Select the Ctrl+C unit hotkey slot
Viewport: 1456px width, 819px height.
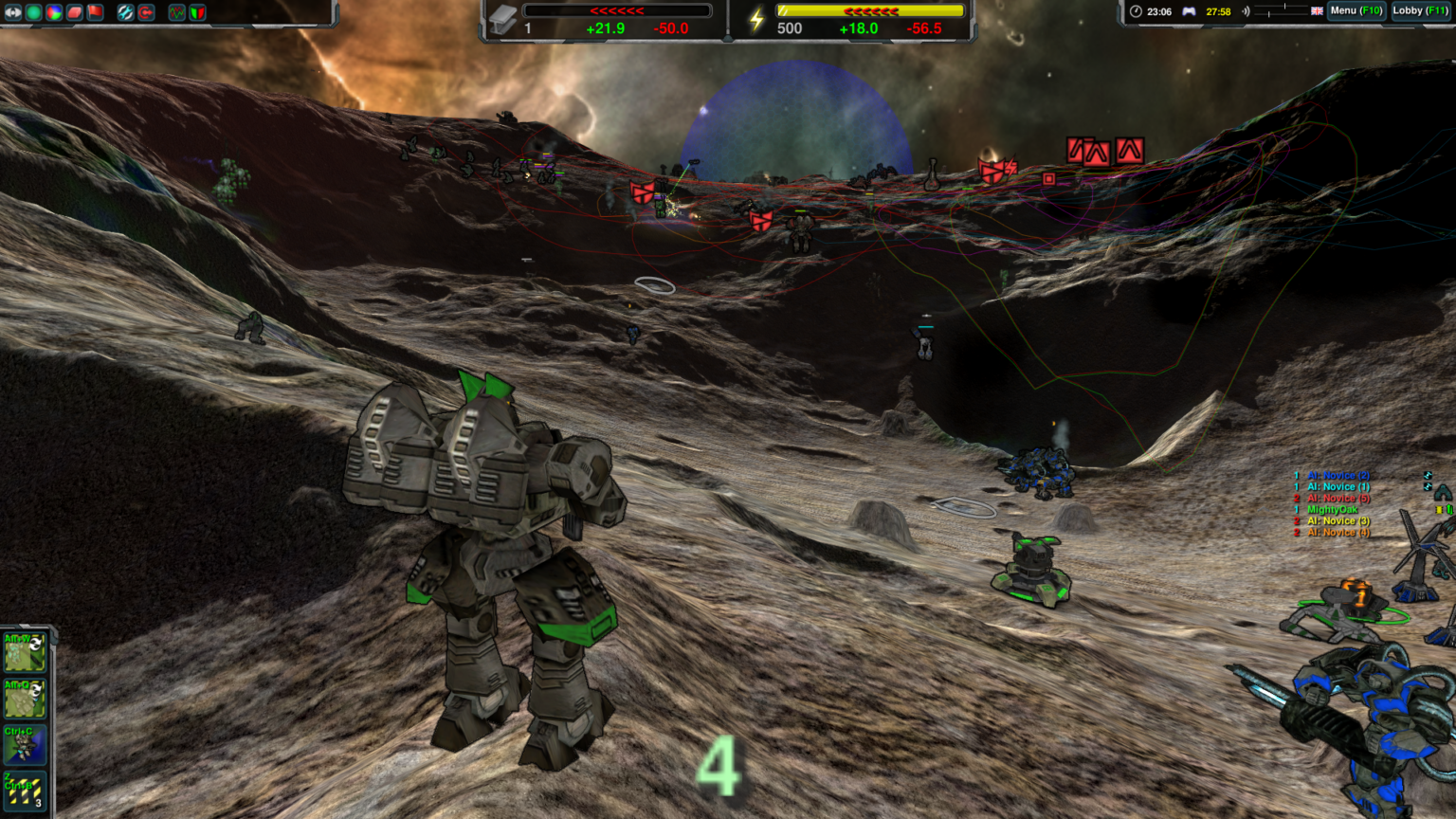pos(24,745)
